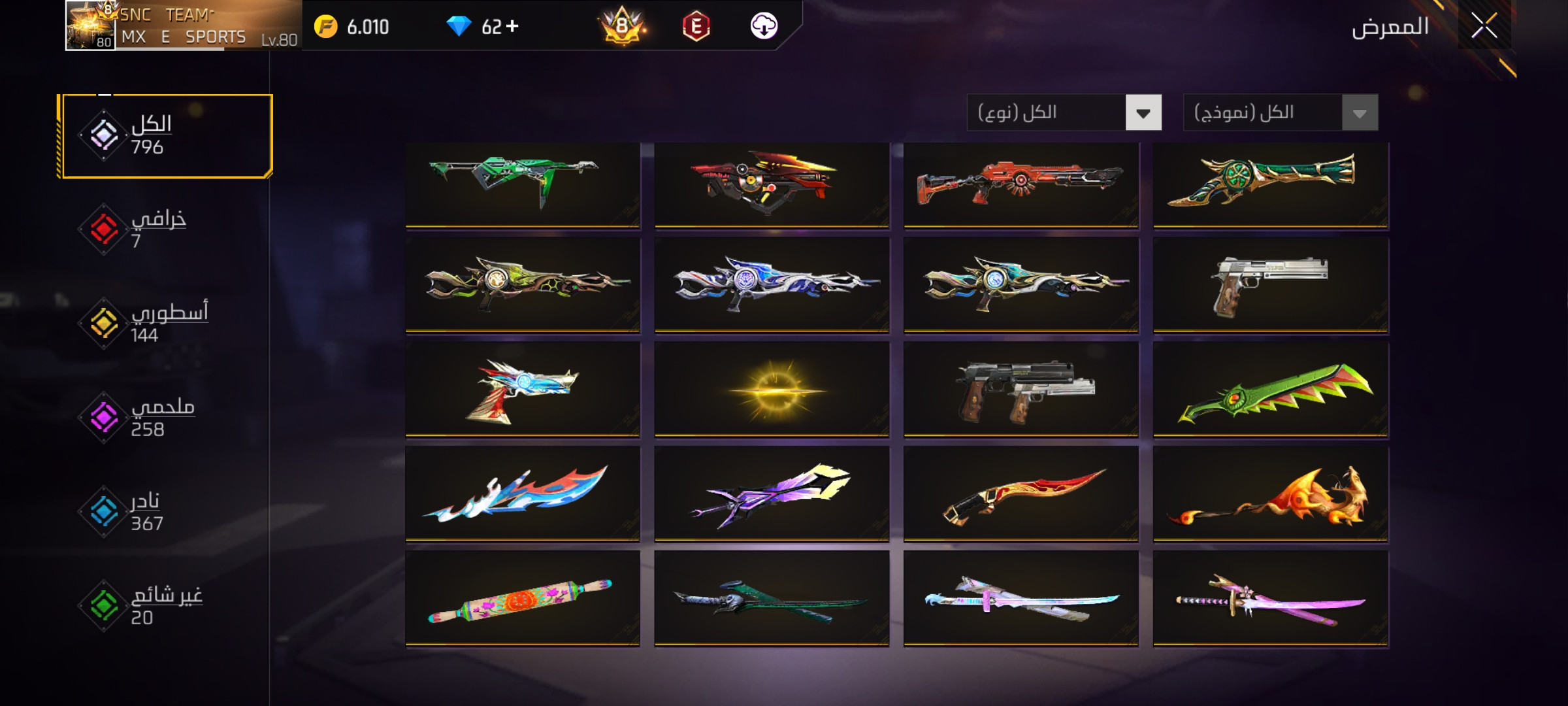Select the الكل 796 category tab
This screenshot has width=1568, height=706.
click(x=165, y=136)
